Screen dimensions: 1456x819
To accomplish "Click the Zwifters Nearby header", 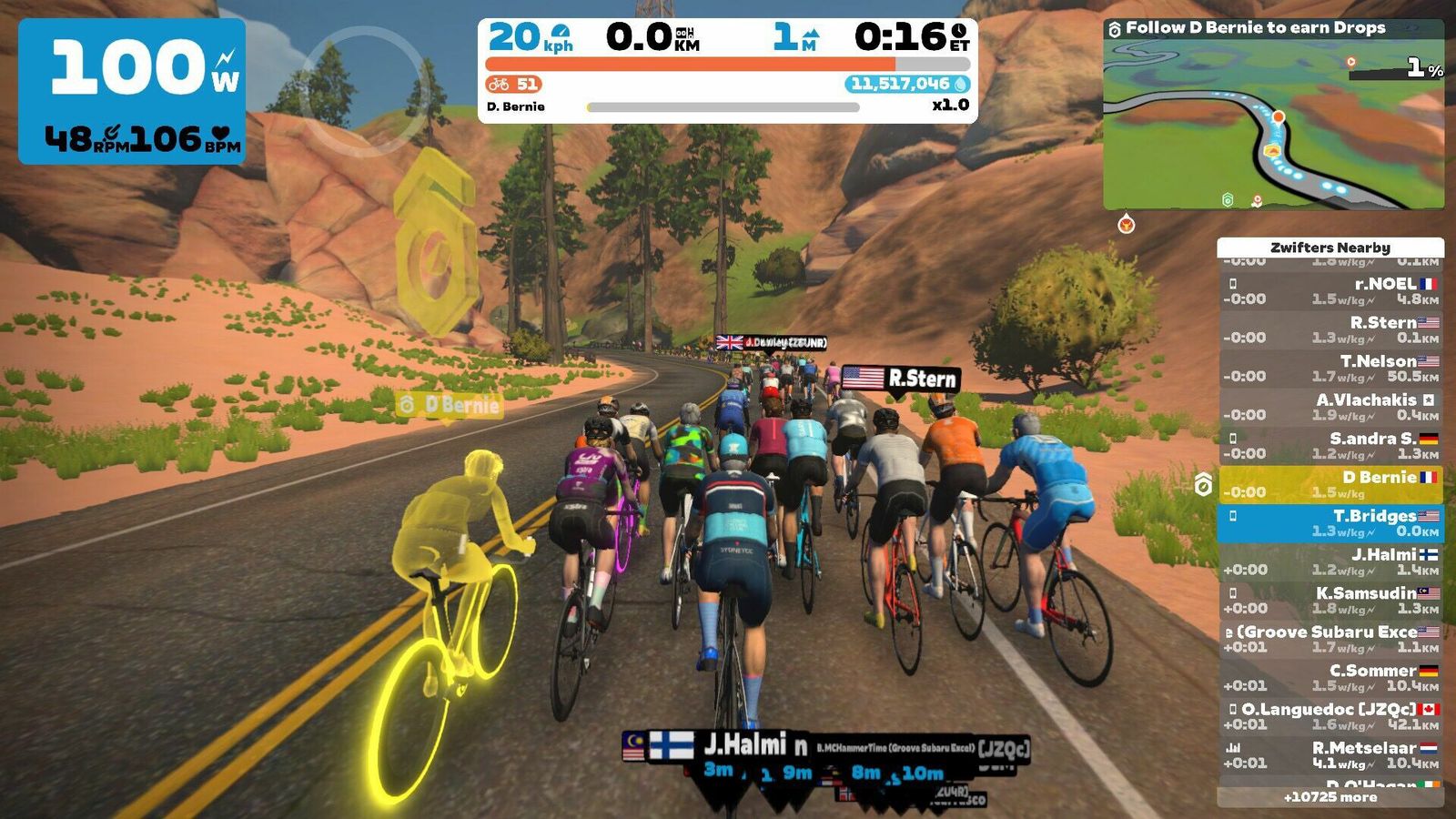I will pos(1330,248).
